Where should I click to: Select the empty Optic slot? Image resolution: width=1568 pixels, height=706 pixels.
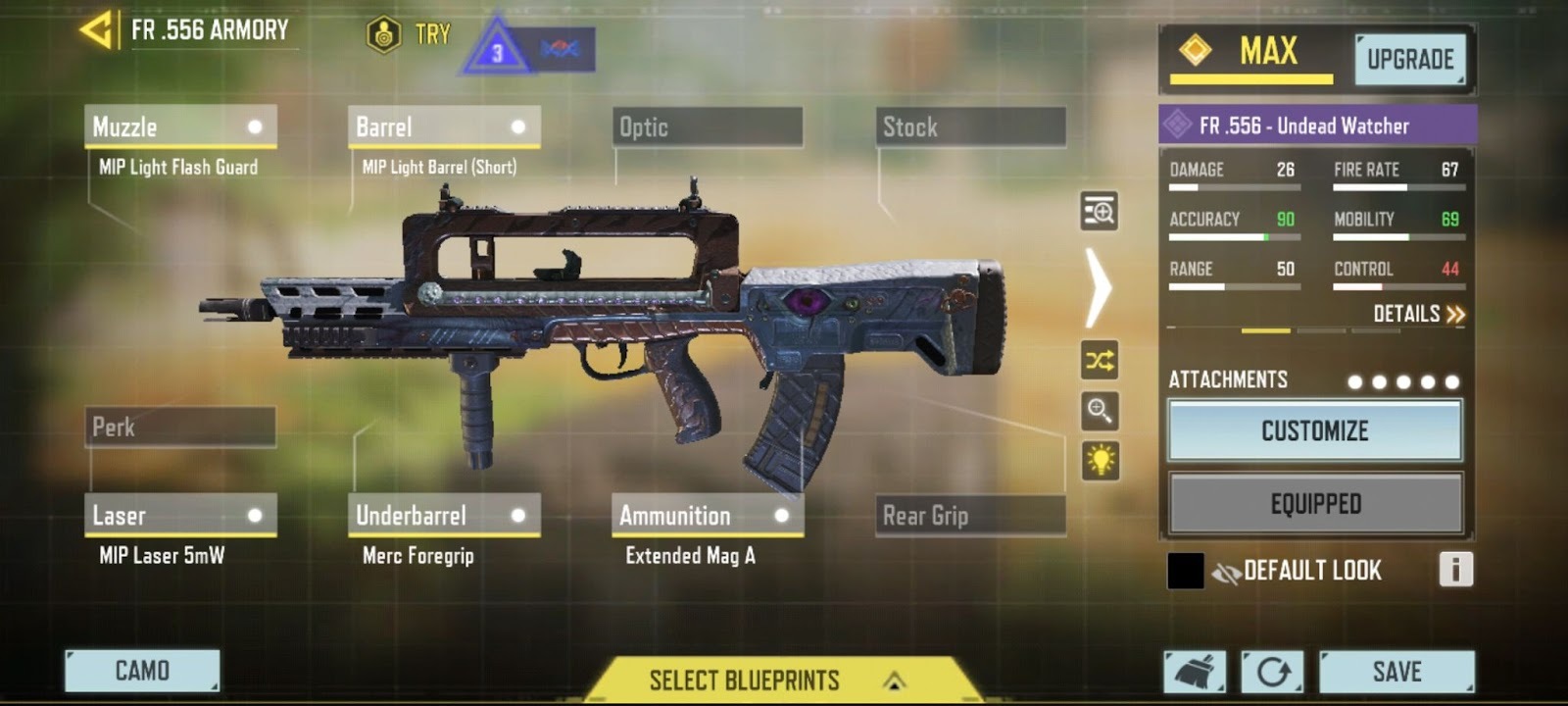point(707,127)
